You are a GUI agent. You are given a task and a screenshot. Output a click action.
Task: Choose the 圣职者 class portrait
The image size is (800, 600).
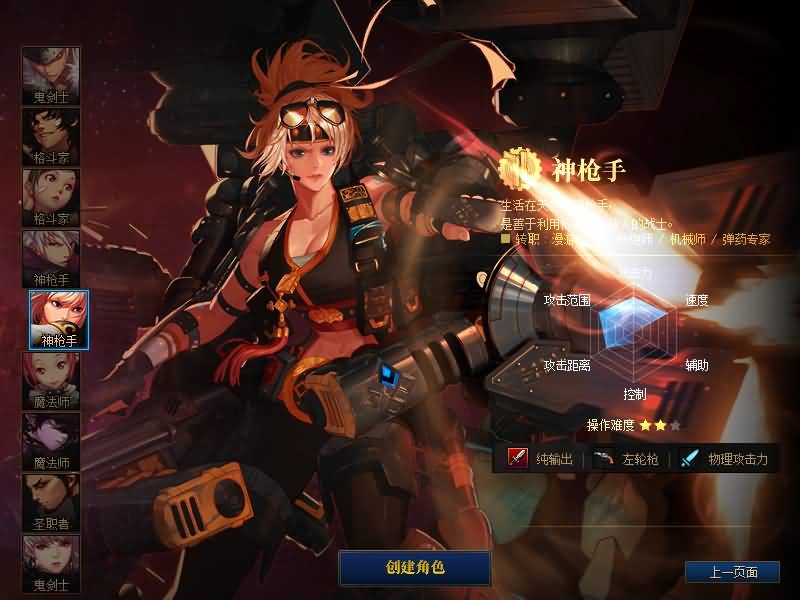[x=51, y=502]
